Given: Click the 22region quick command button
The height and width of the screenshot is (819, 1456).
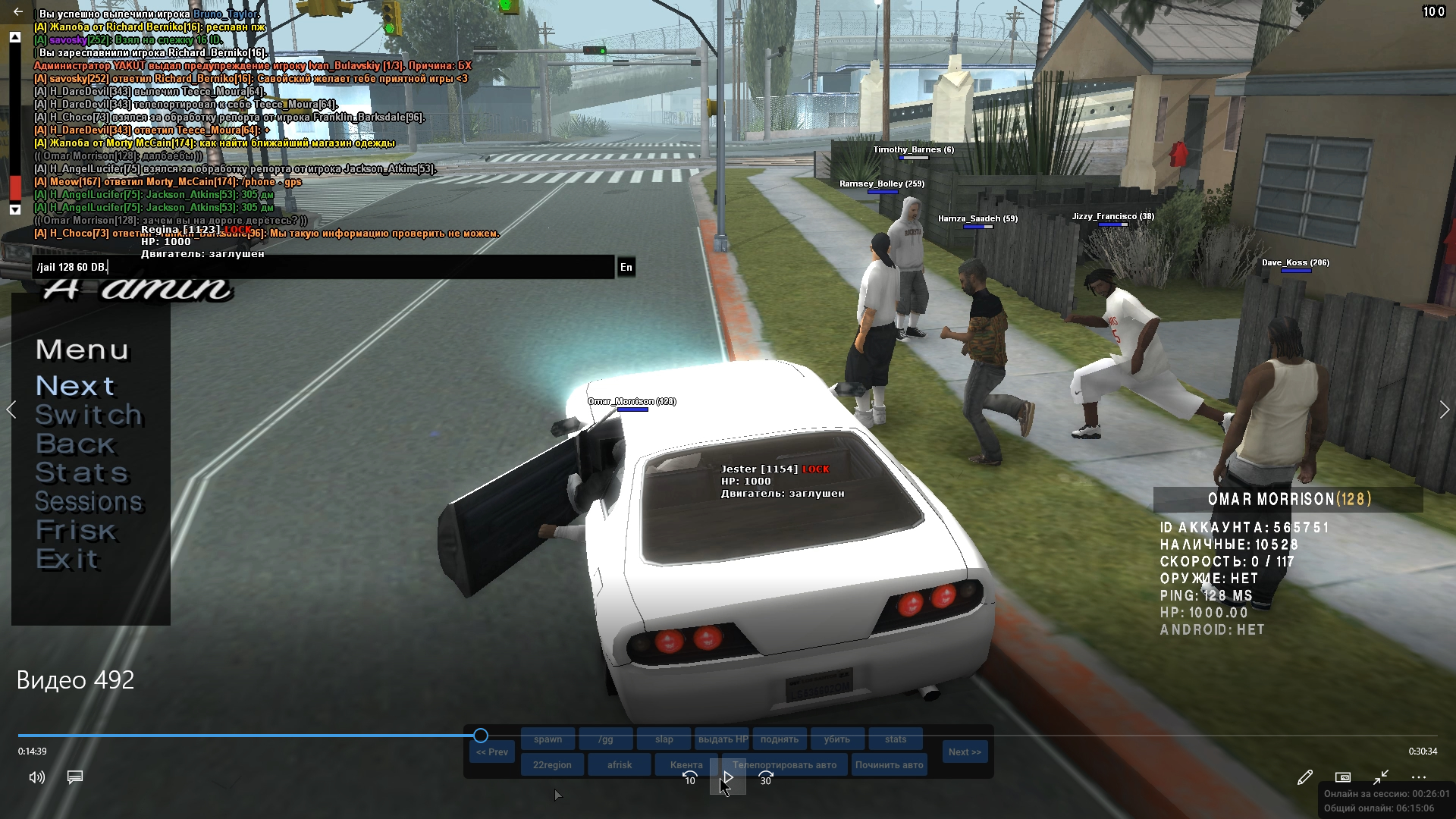Looking at the screenshot, I should pyautogui.click(x=552, y=765).
